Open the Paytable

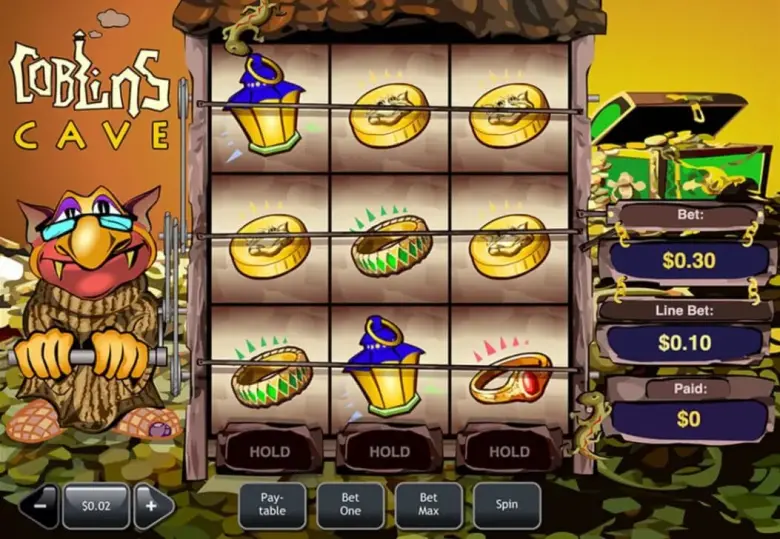tap(272, 505)
